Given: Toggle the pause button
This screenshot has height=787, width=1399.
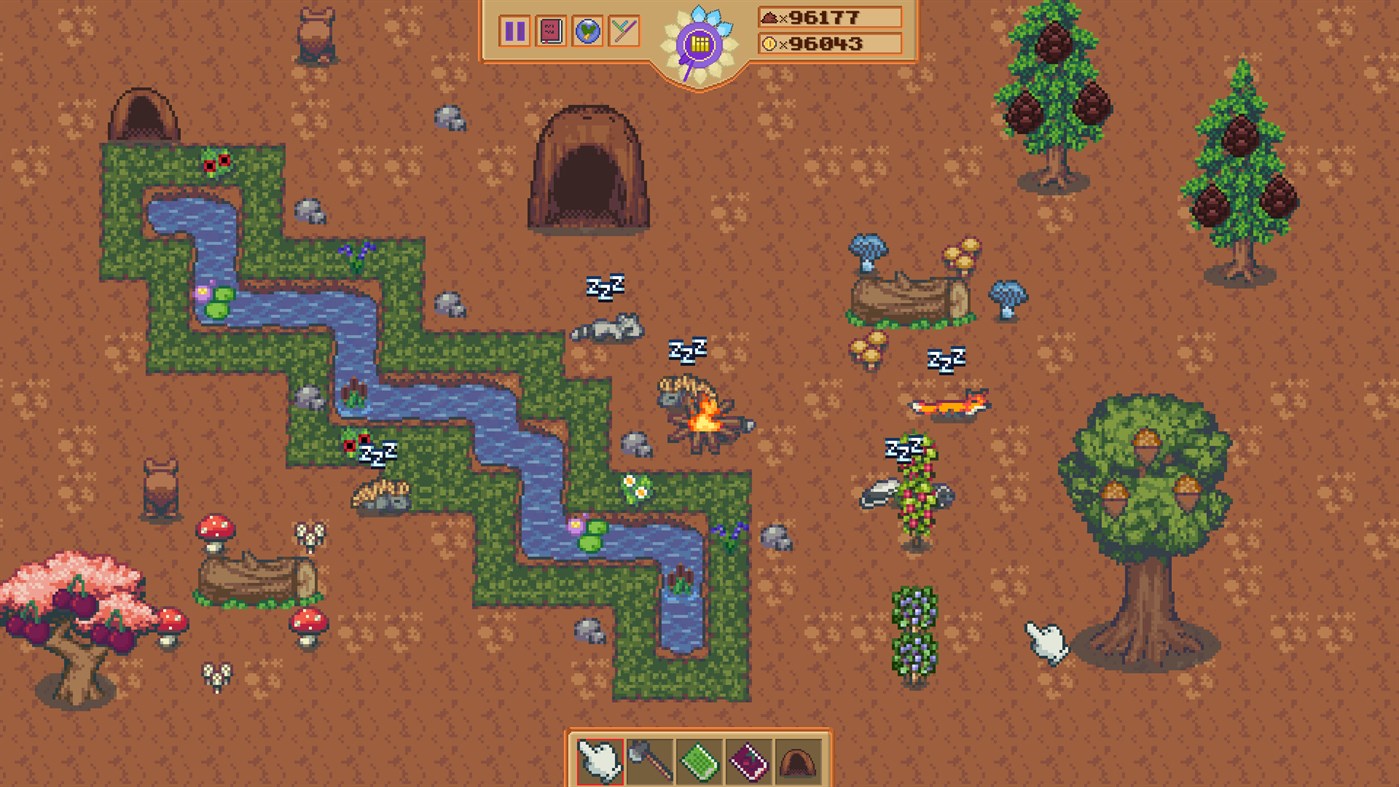Looking at the screenshot, I should pyautogui.click(x=515, y=31).
